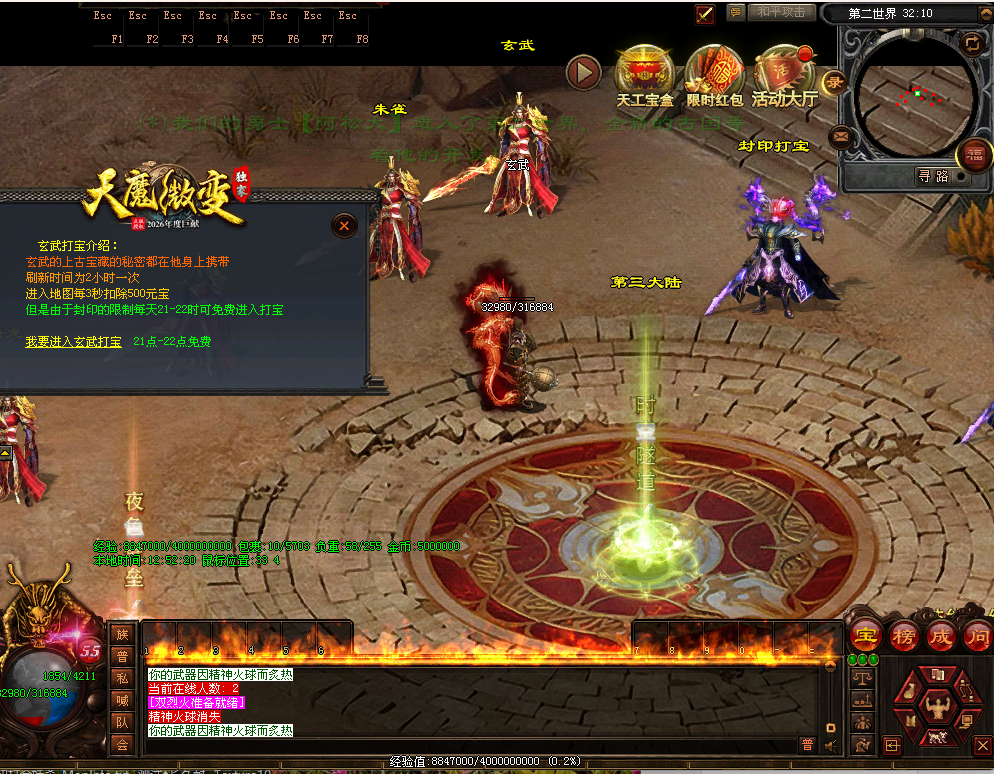
Task: Switch to the 私 private chat channel
Action: [x=122, y=678]
